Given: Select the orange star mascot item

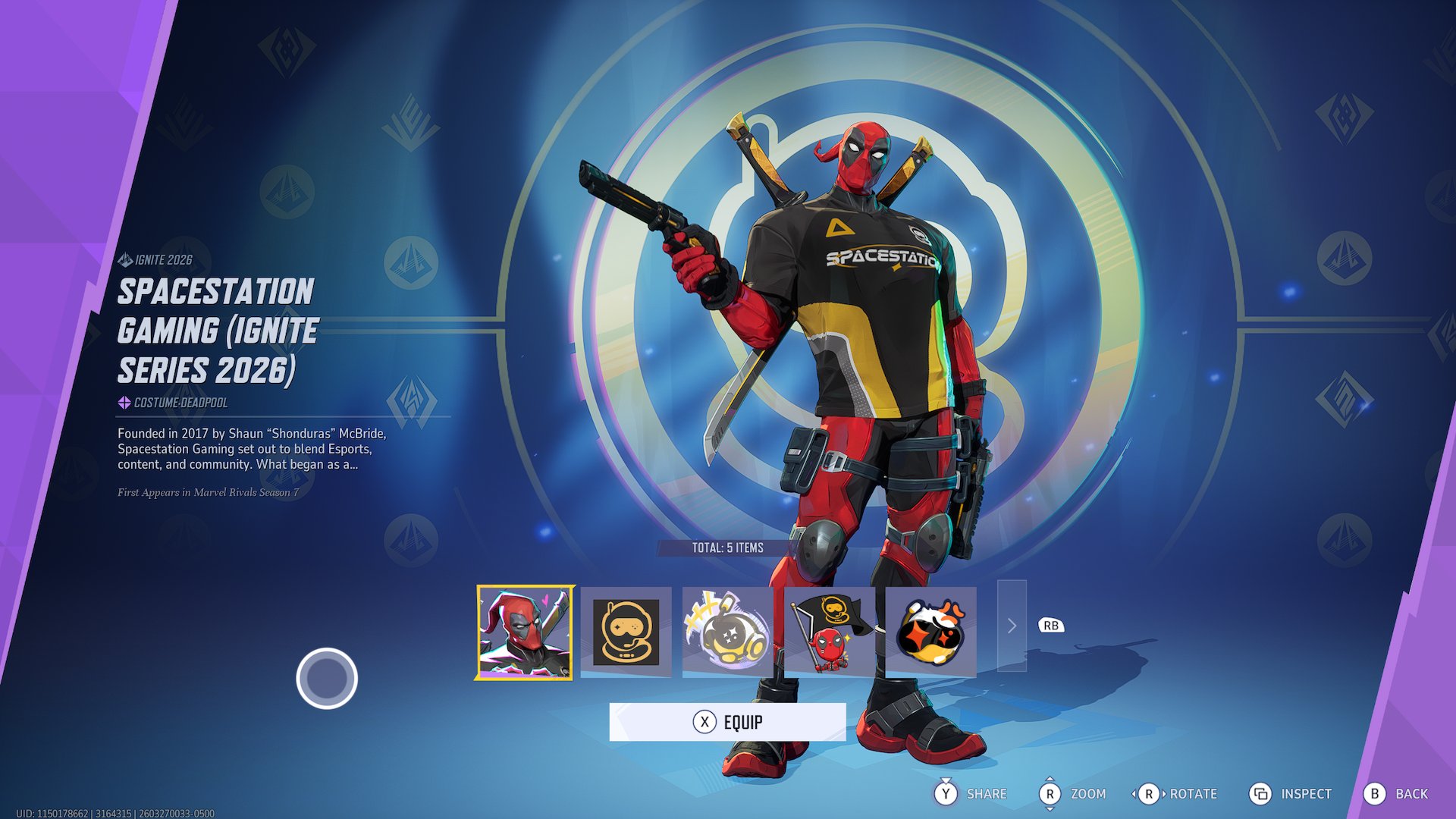Looking at the screenshot, I should pos(930,632).
